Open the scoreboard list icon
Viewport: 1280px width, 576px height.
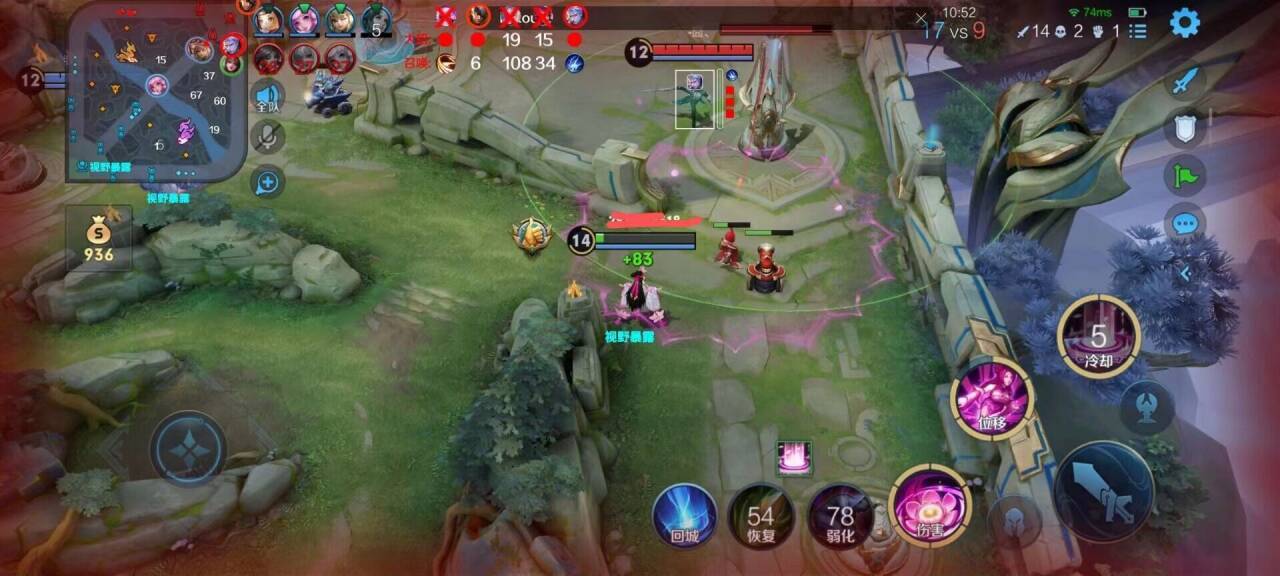[x=1138, y=31]
